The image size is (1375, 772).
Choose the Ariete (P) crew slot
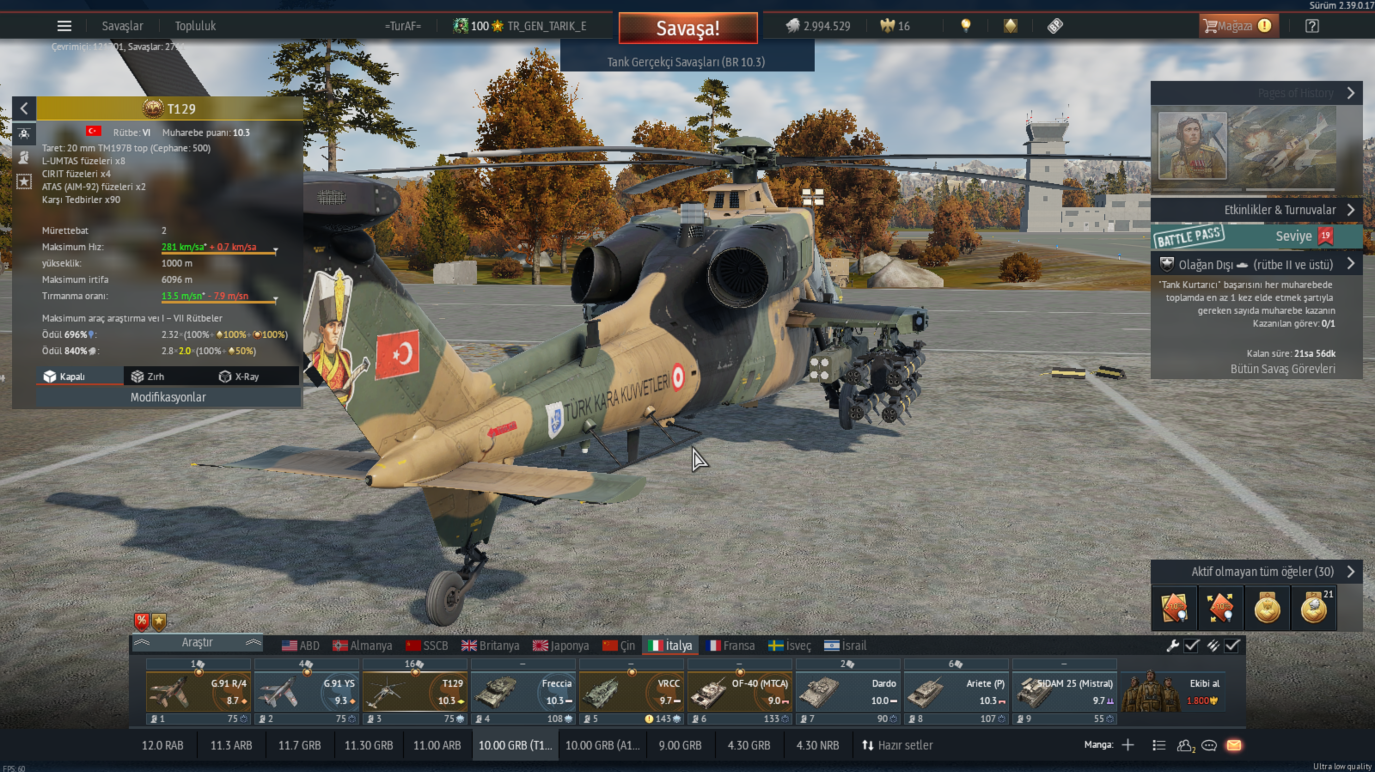click(x=957, y=692)
